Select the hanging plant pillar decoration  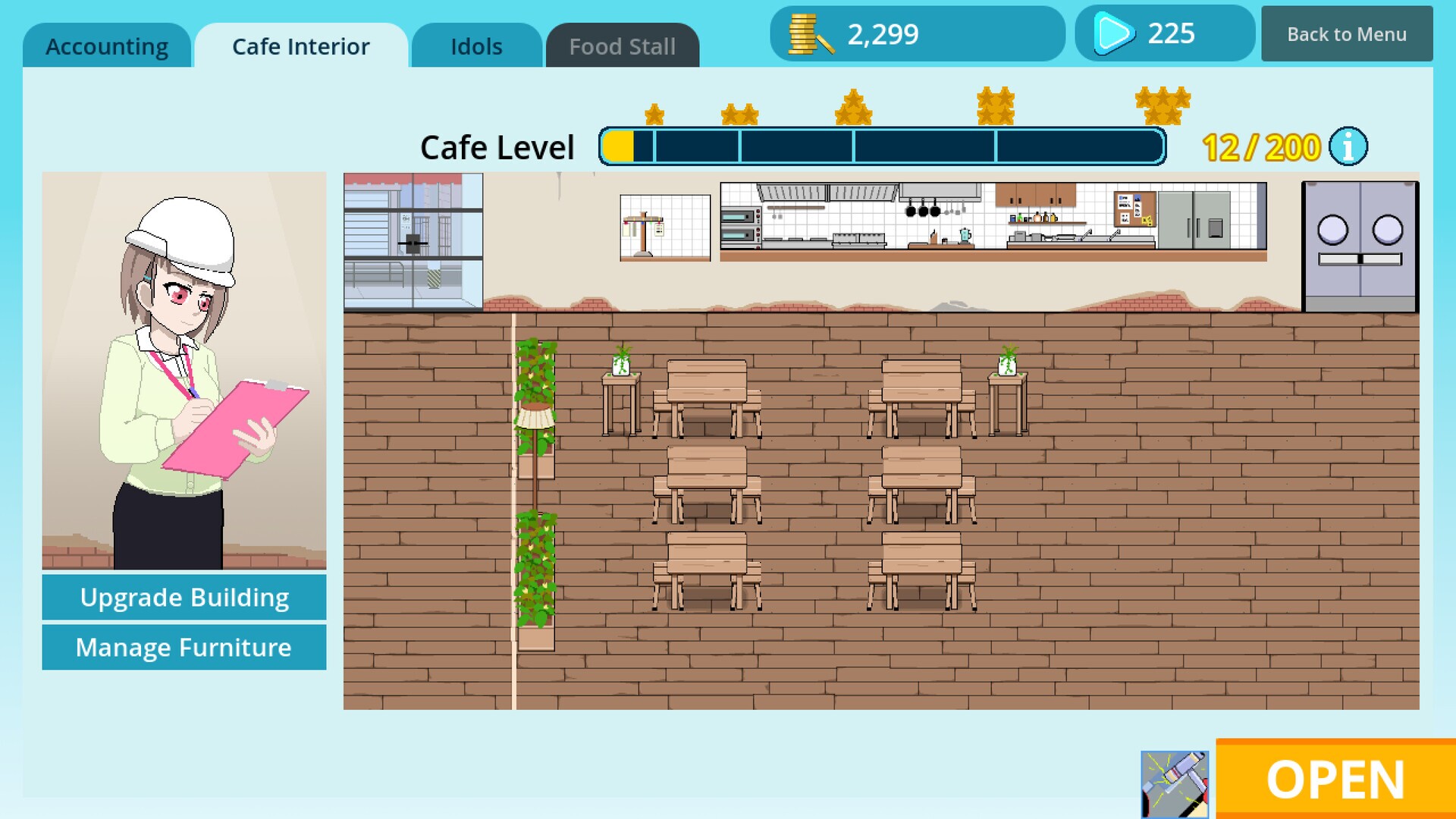536,493
